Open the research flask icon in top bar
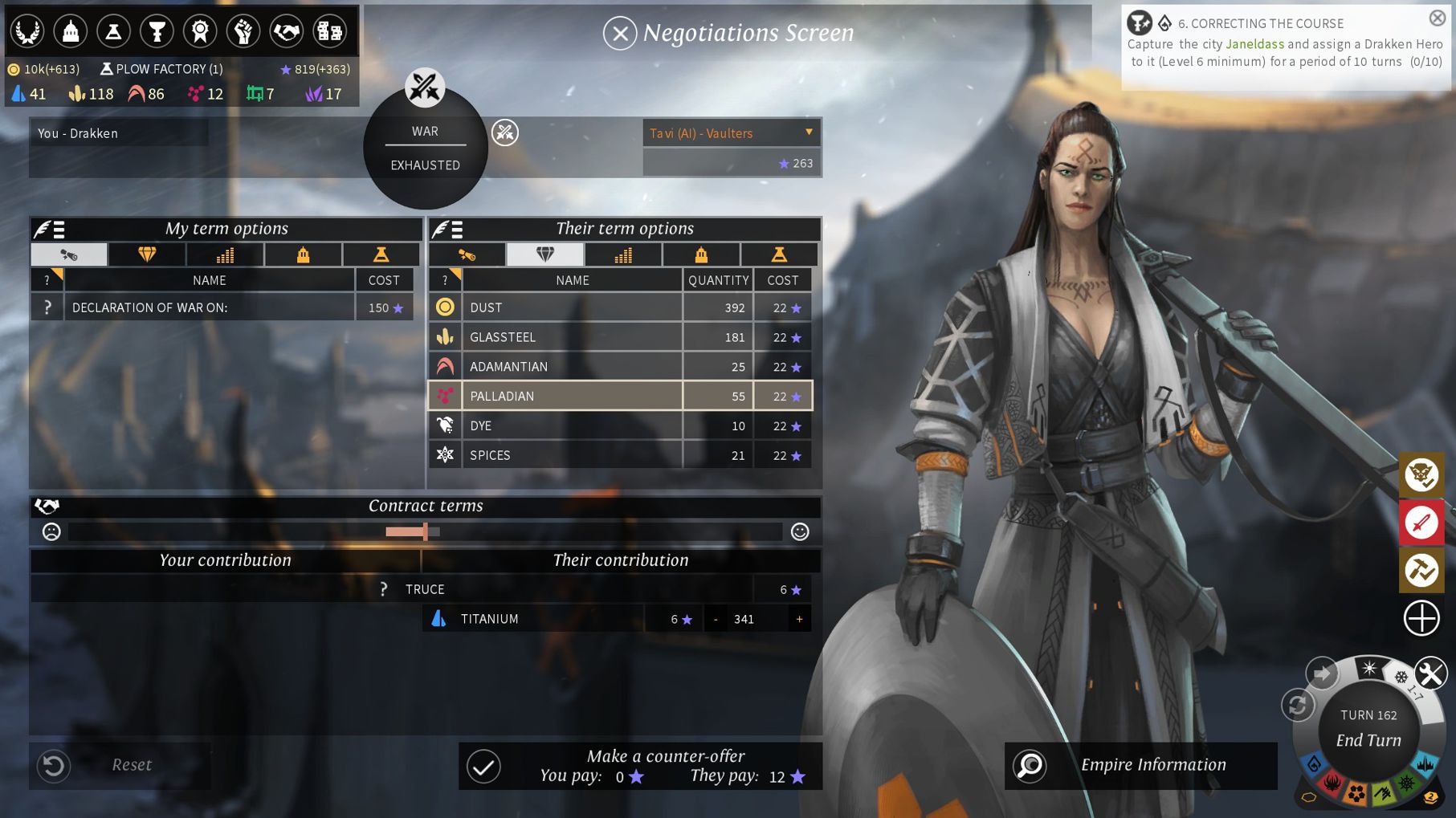The height and width of the screenshot is (818, 1456). (114, 31)
